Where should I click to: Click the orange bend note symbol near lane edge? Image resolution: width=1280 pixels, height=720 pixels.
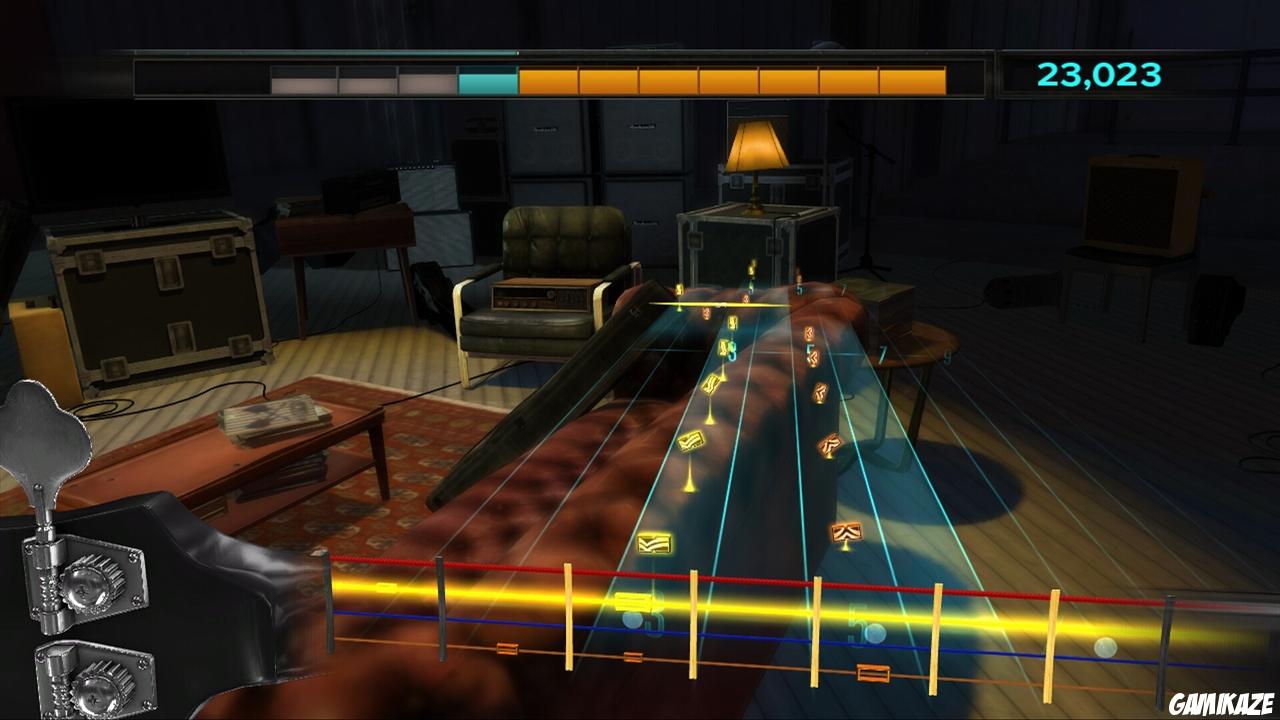(x=830, y=443)
